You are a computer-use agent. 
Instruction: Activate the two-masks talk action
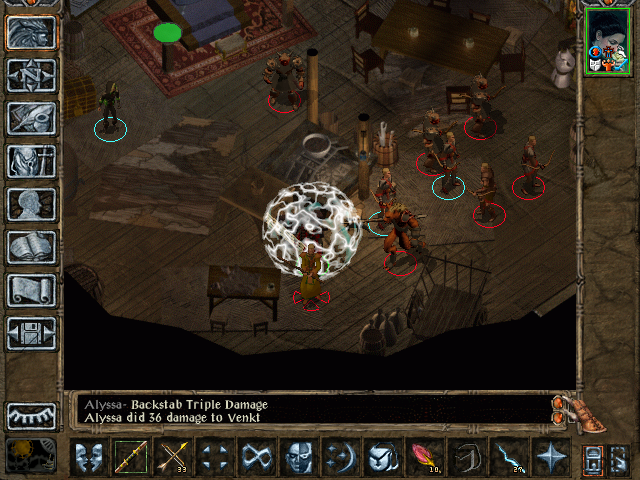[89, 458]
